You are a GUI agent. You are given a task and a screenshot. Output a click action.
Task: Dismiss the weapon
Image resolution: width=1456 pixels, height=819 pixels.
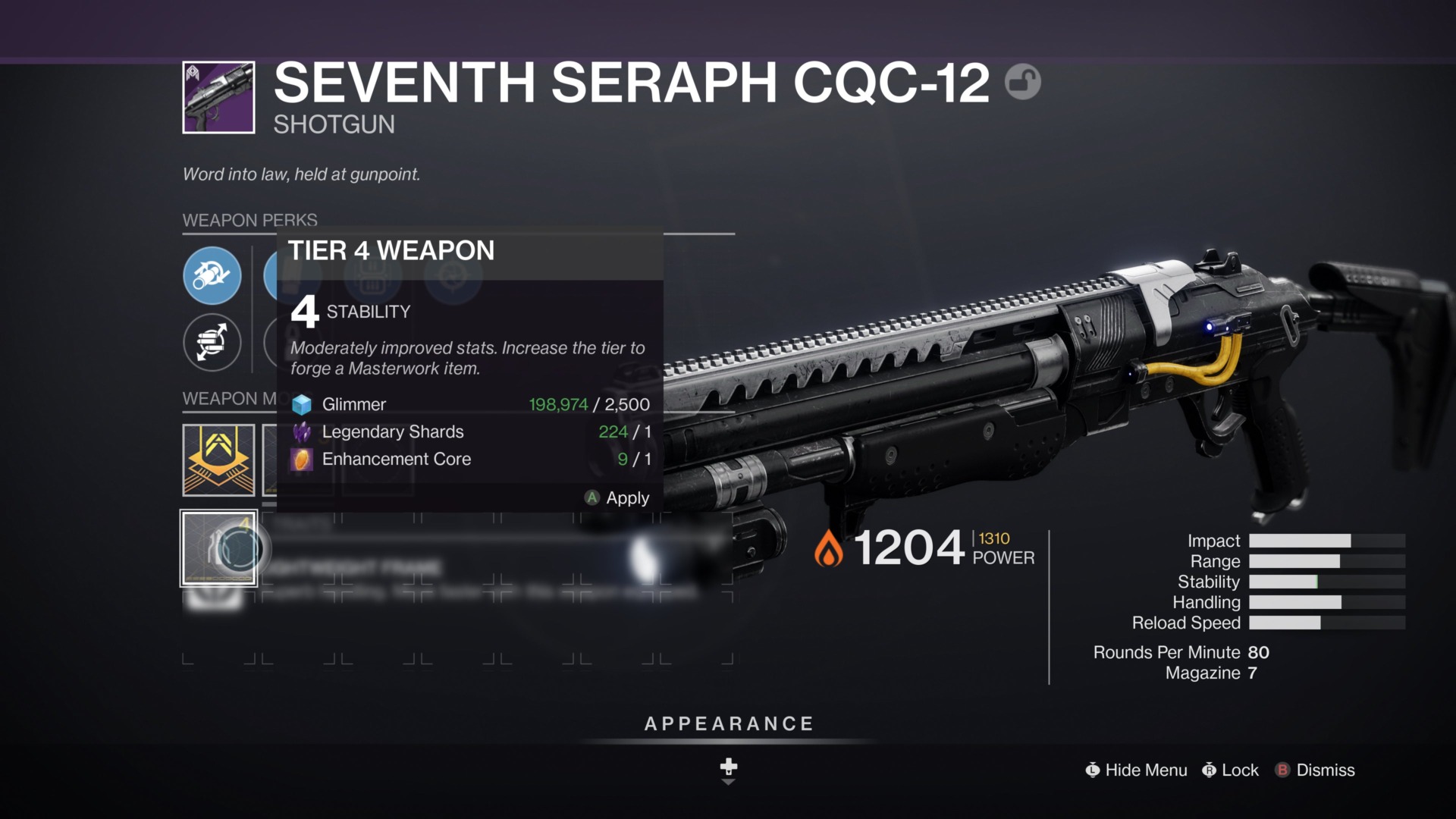point(1323,770)
